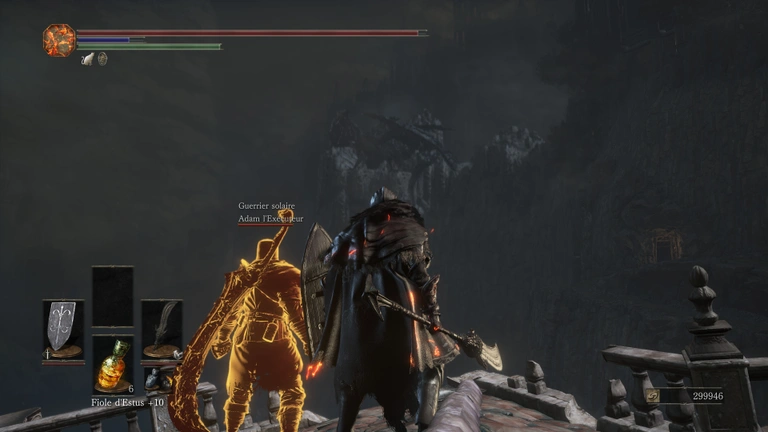The height and width of the screenshot is (432, 768).
Task: Click the round coin status effect icon
Action: point(102,59)
